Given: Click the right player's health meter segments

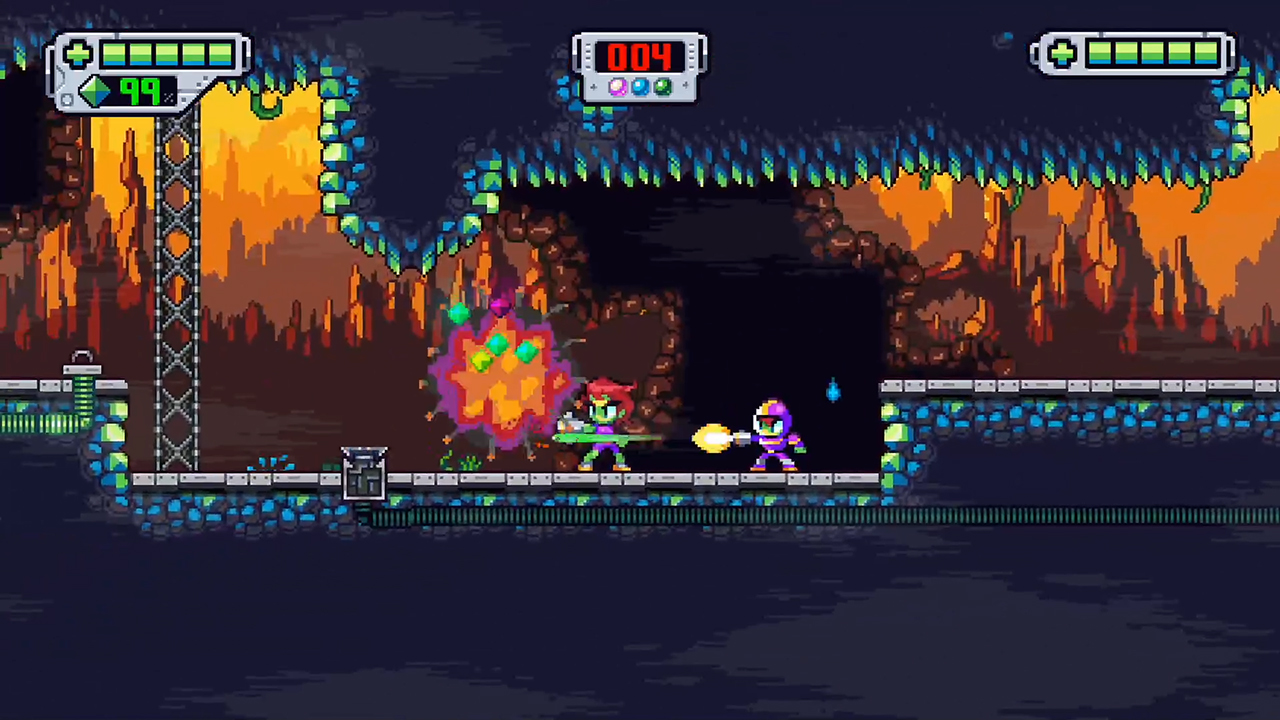Looking at the screenshot, I should coord(1150,55).
